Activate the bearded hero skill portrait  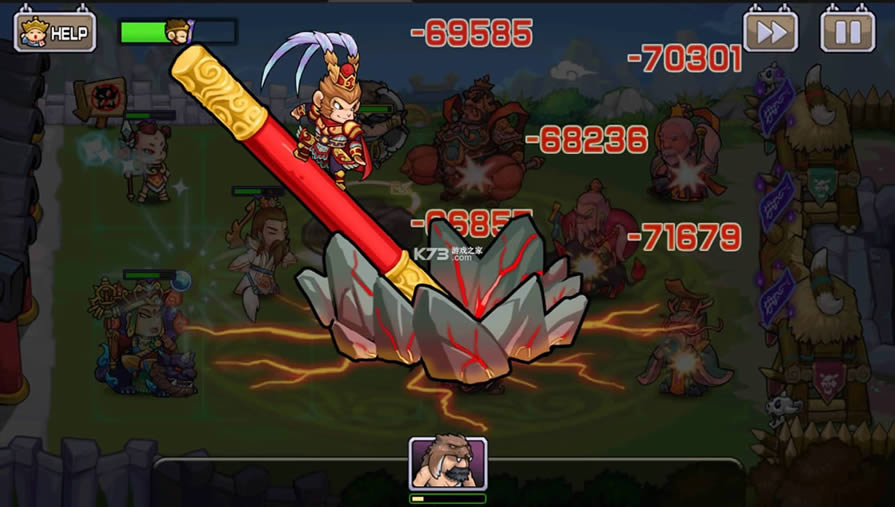tap(447, 464)
